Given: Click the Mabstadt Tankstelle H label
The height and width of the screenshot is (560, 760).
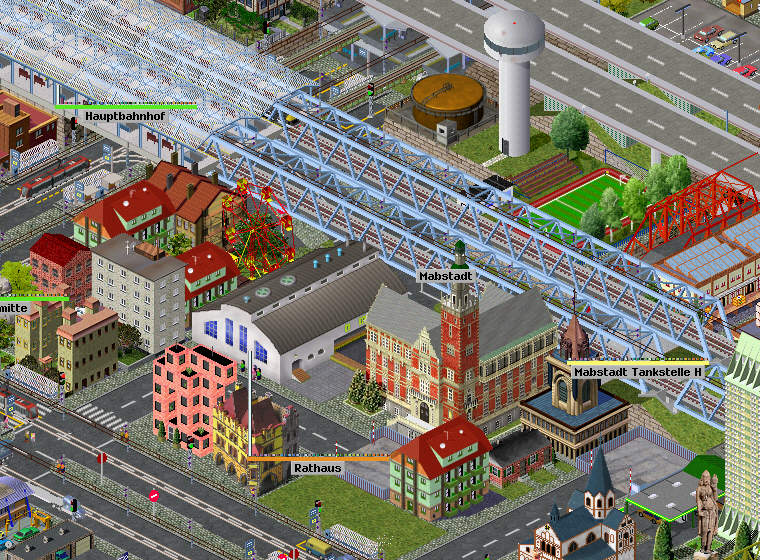Looking at the screenshot, I should pyautogui.click(x=638, y=371).
